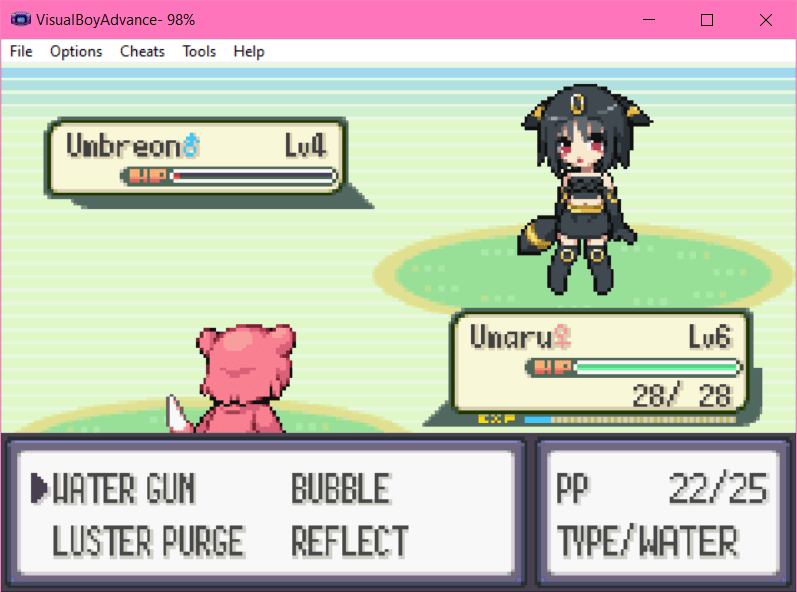Viewport: 797px width, 592px height.
Task: Choose the Bubble move
Action: click(340, 489)
